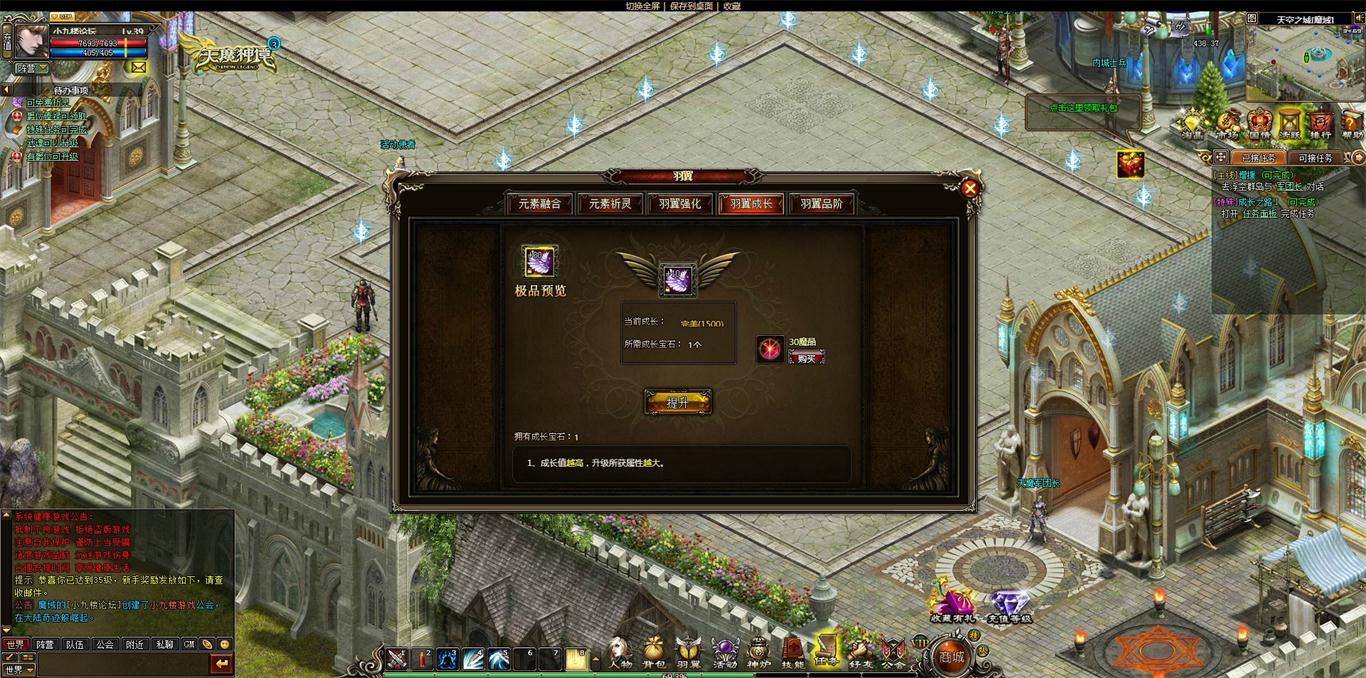Click 切换全屏 to toggle fullscreen
Image resolution: width=1366 pixels, height=678 pixels.
pos(642,6)
